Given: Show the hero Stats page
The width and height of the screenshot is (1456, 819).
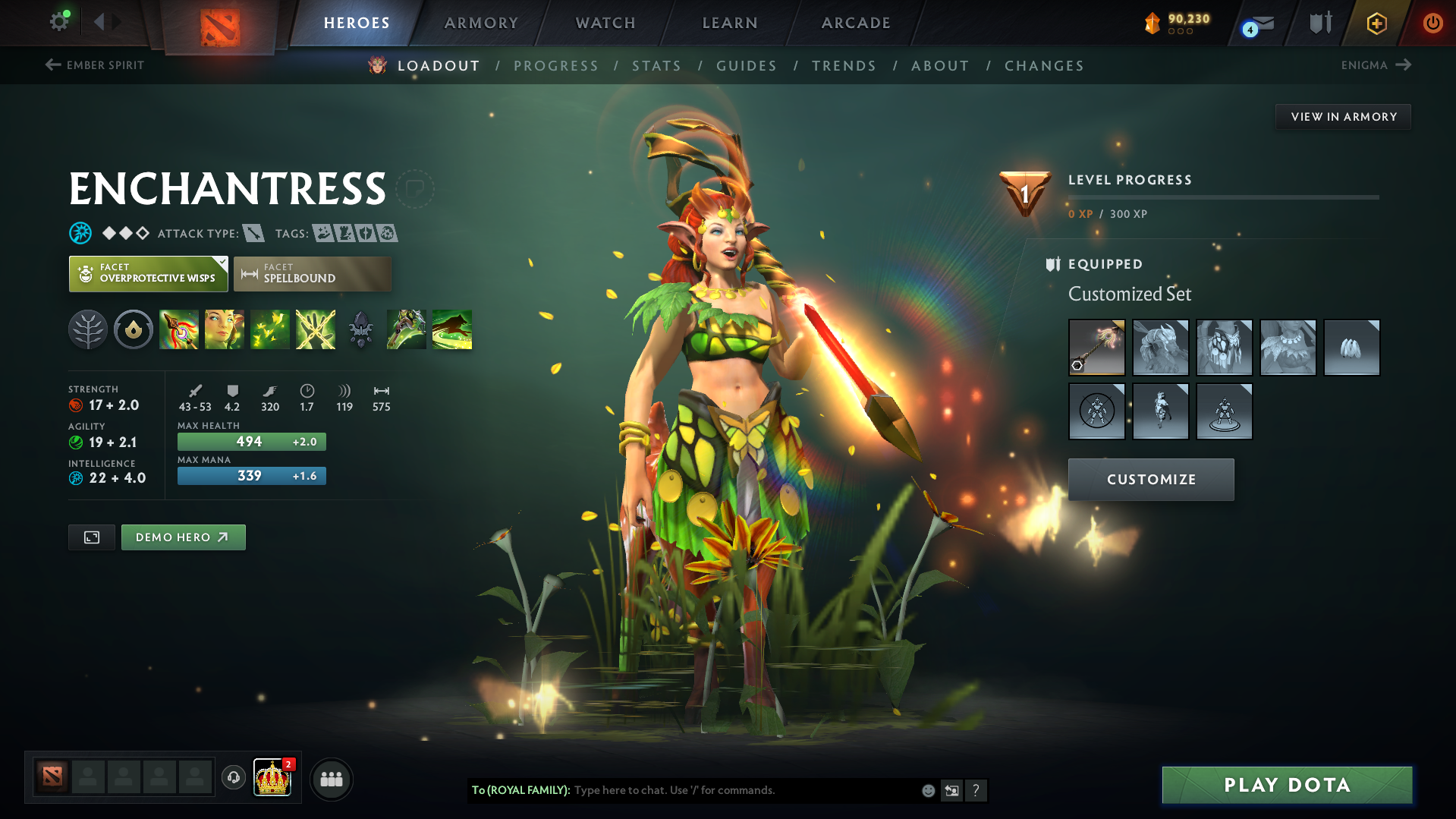Looking at the screenshot, I should click(x=656, y=66).
